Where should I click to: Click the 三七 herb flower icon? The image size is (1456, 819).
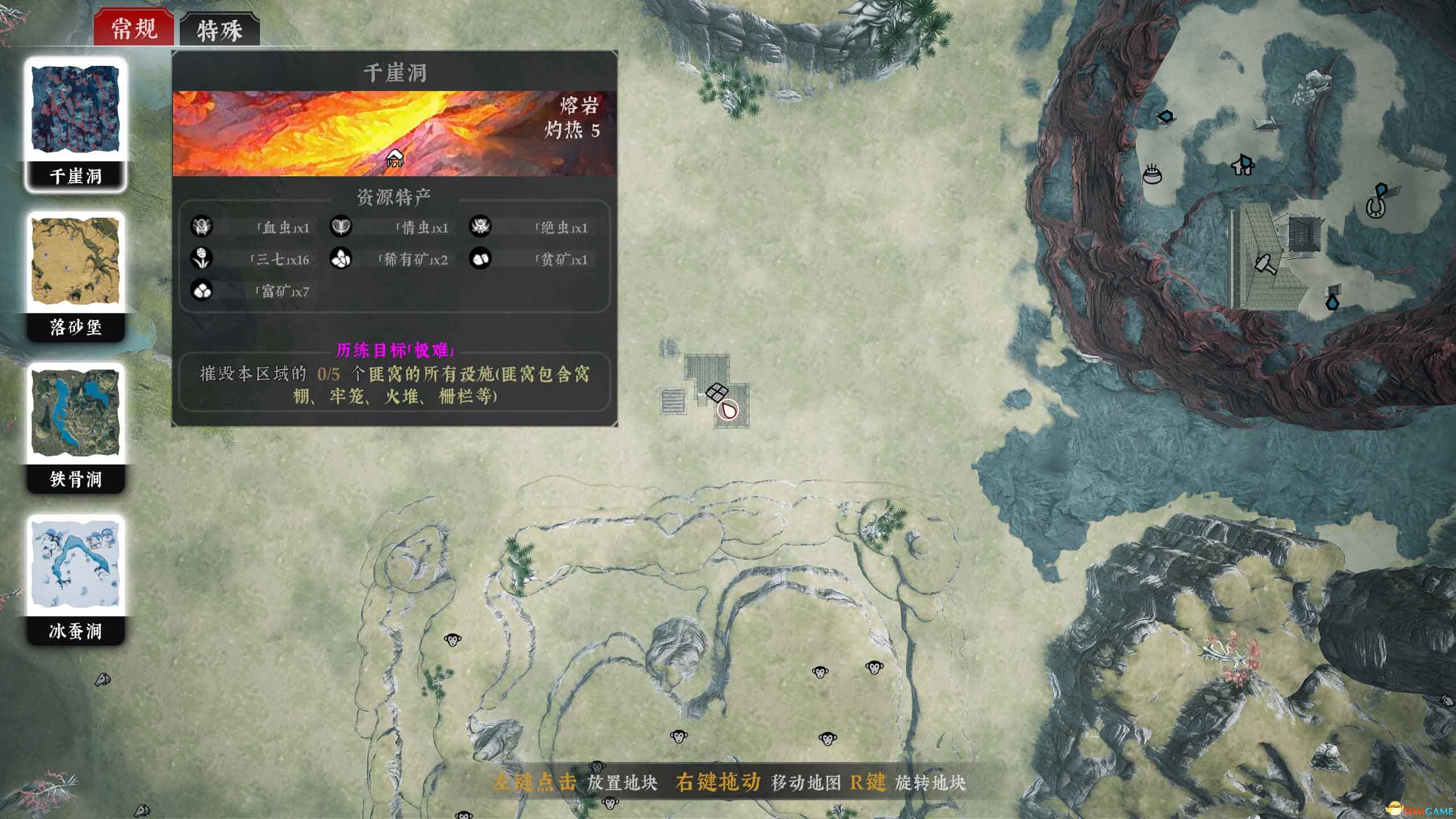[203, 260]
